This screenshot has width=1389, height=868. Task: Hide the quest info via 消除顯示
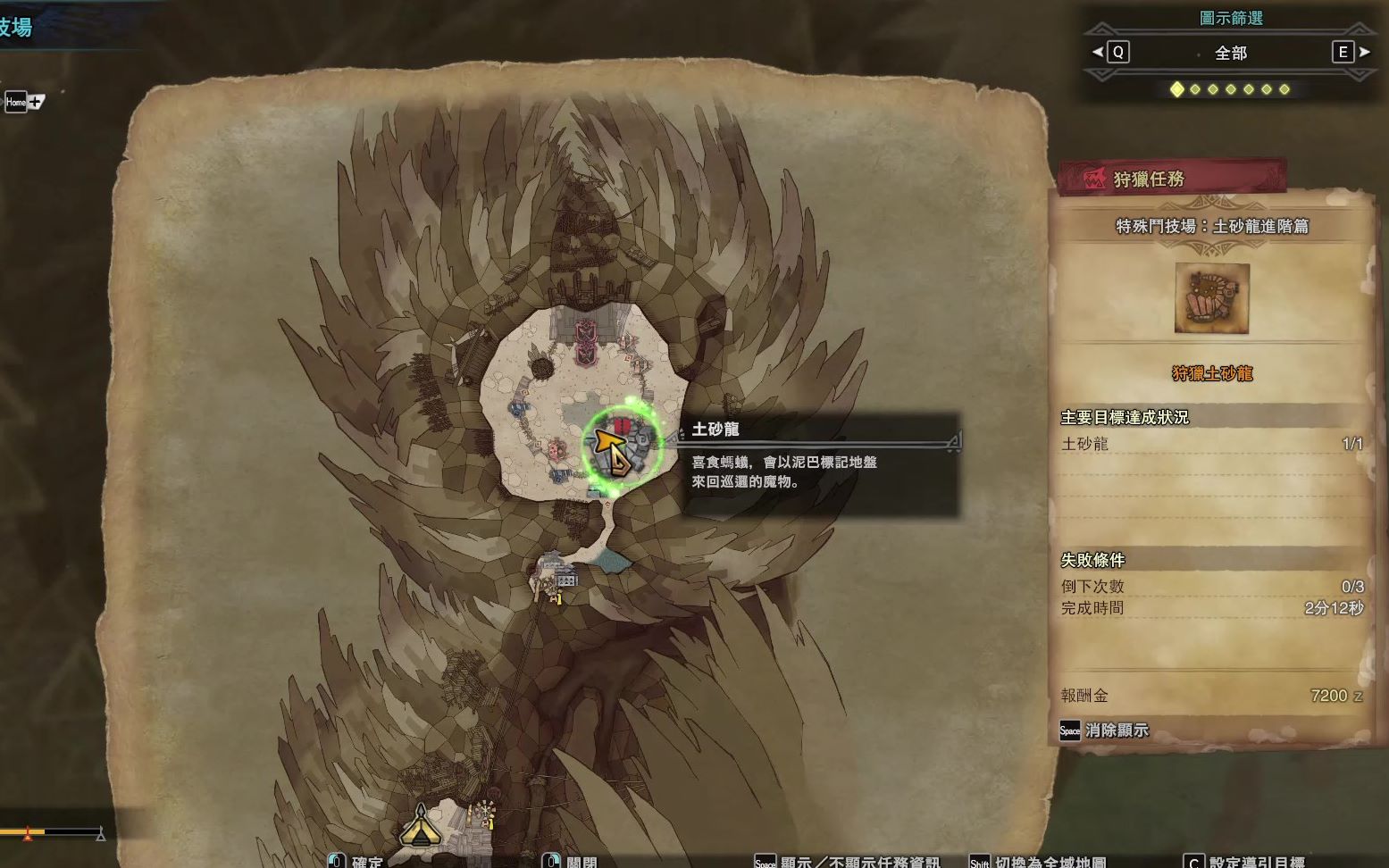point(1105,730)
